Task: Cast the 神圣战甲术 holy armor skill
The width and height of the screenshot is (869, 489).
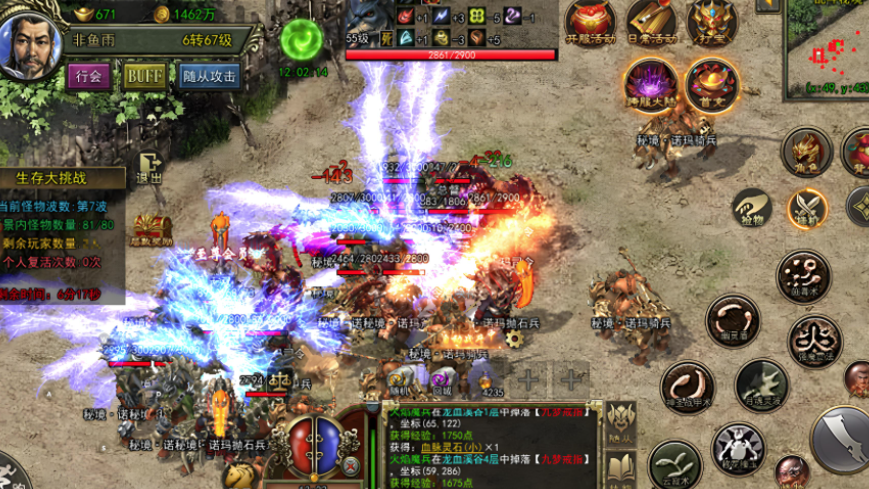Action: pyautogui.click(x=687, y=389)
